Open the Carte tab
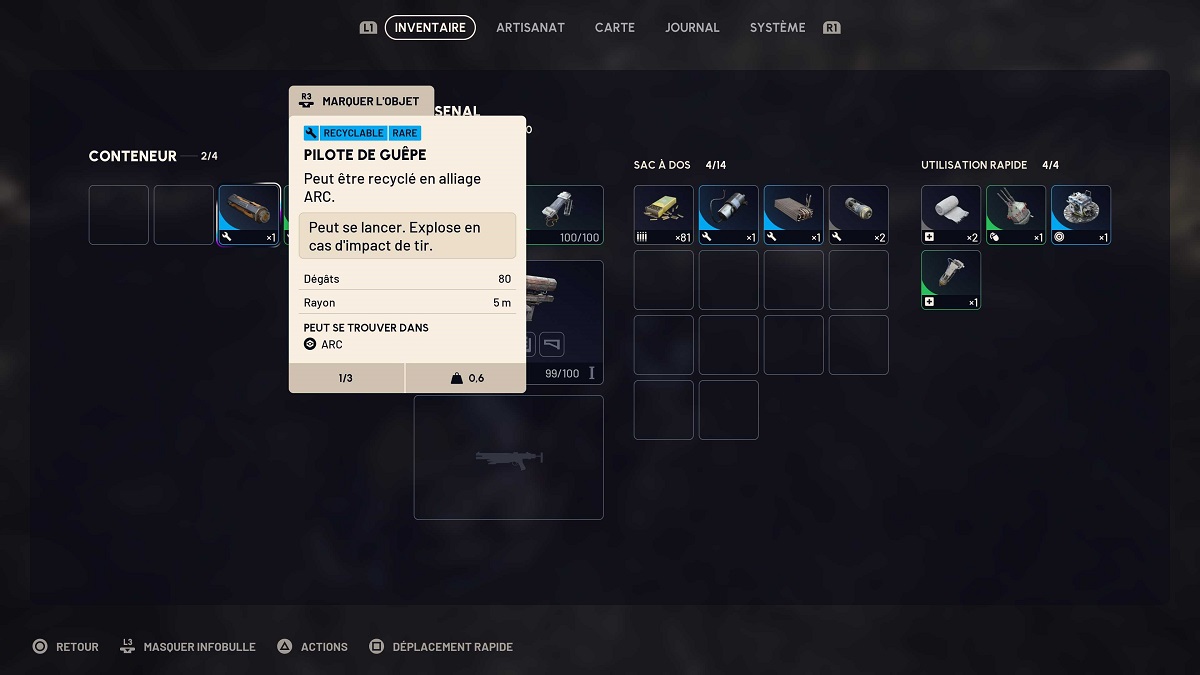 tap(614, 28)
